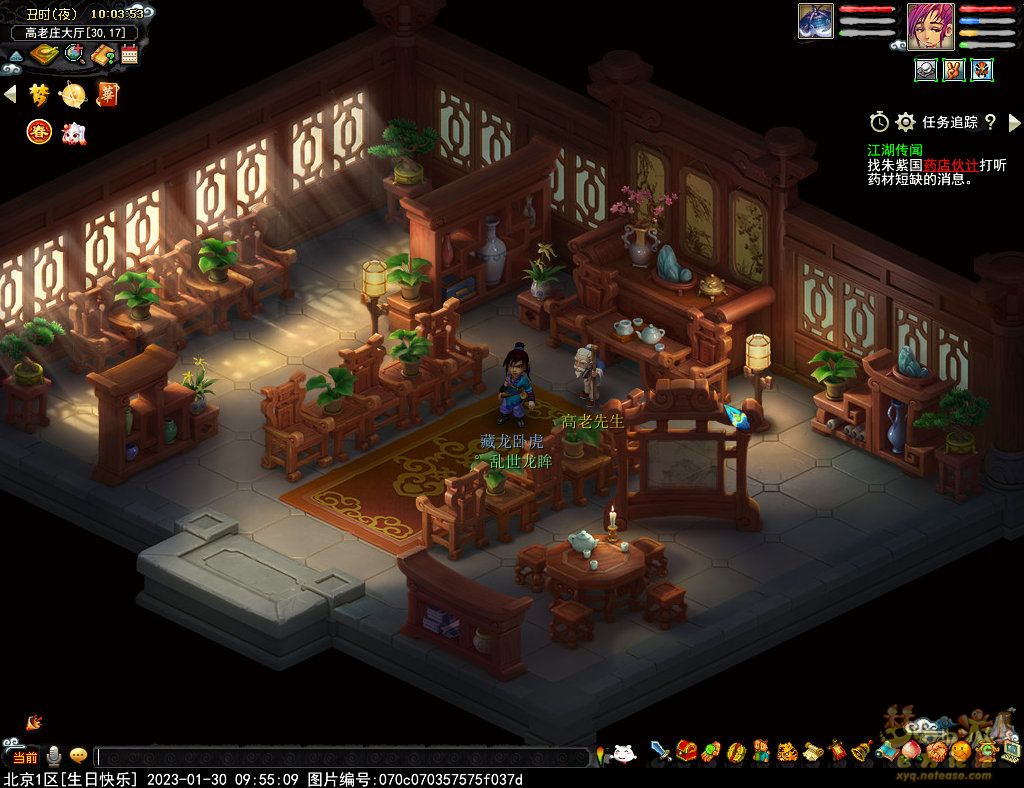
Task: Open the map from the green scroll icon
Action: click(44, 55)
